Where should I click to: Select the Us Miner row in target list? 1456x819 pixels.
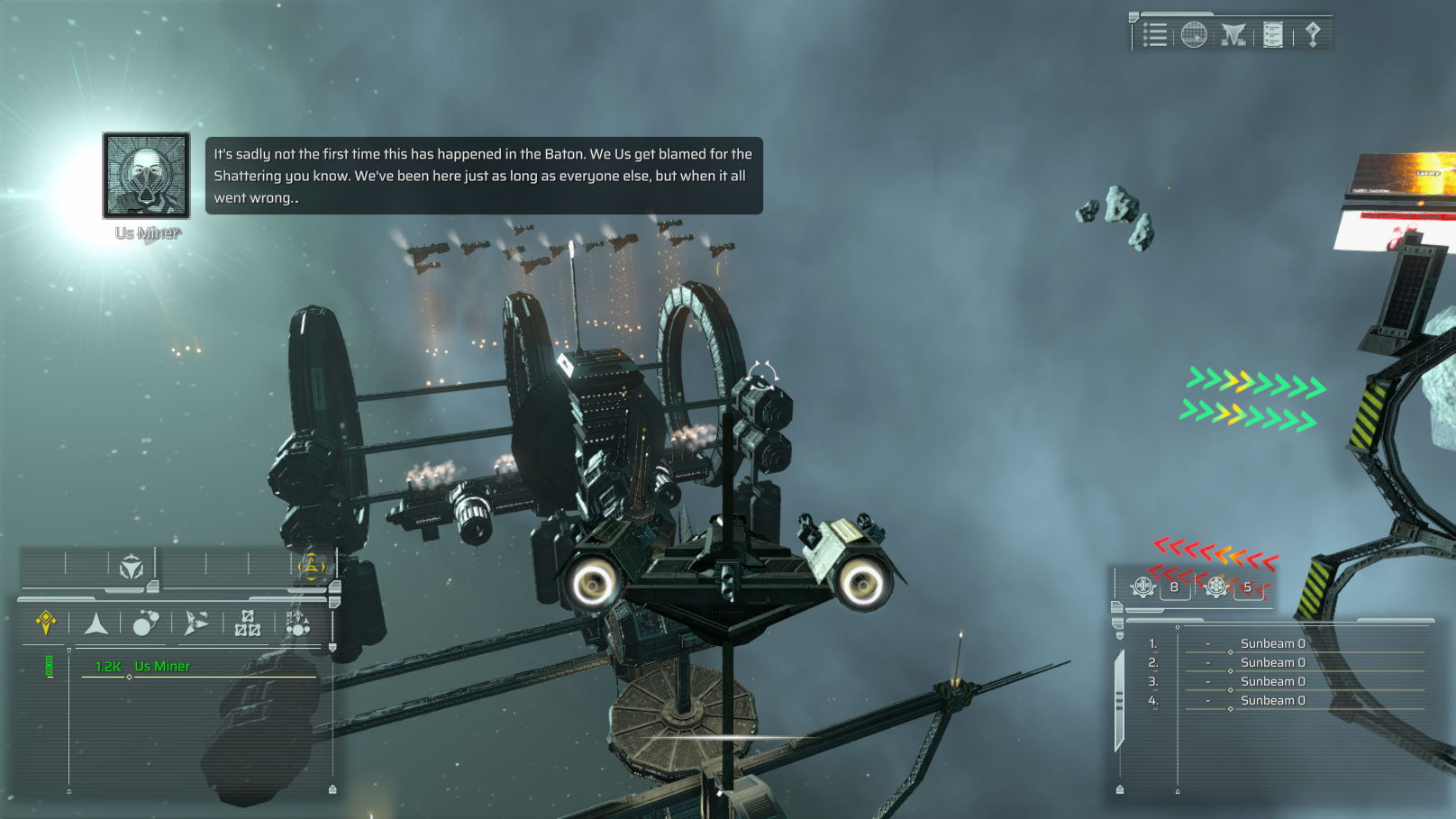pos(162,667)
